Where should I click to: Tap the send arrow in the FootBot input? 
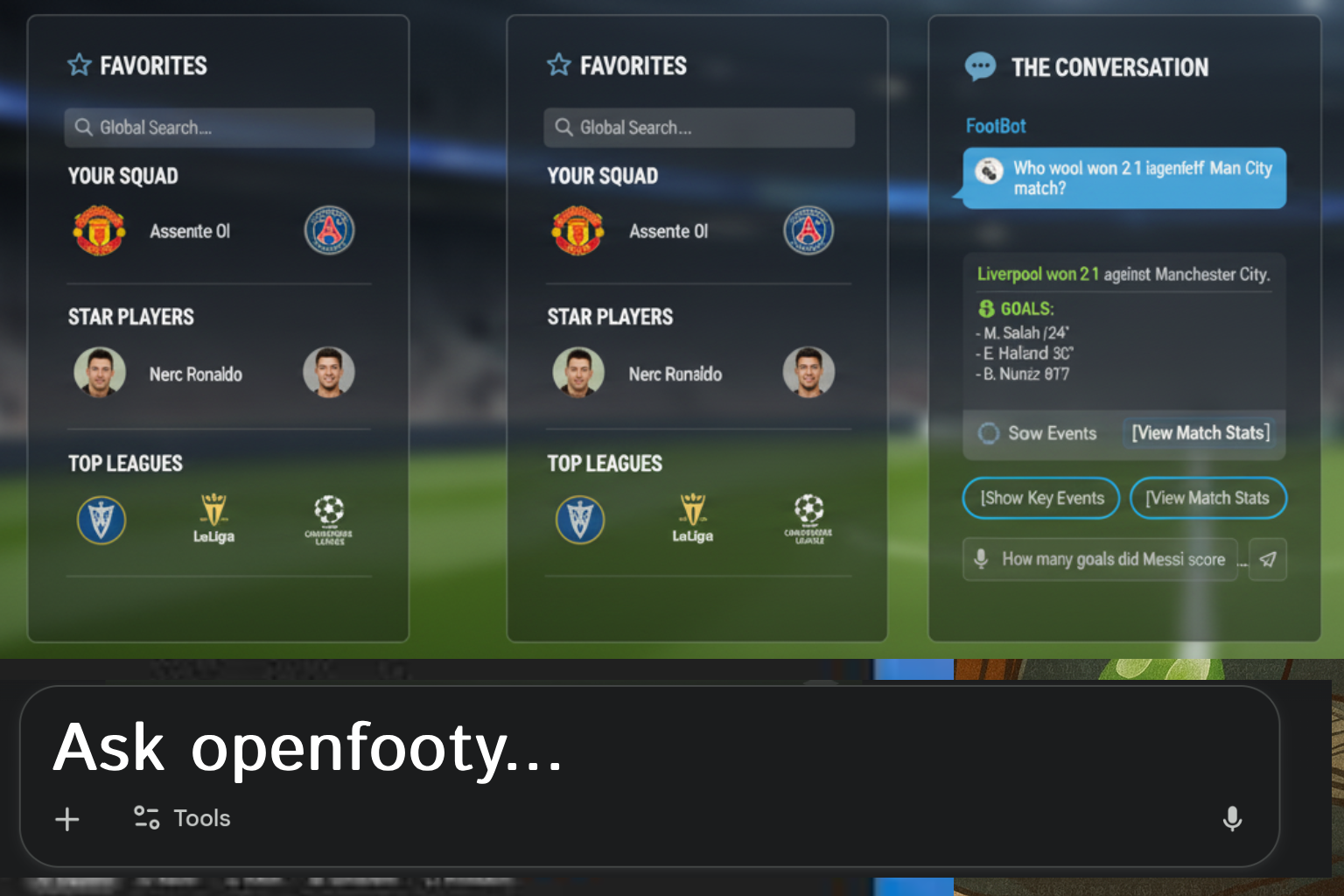point(1268,559)
